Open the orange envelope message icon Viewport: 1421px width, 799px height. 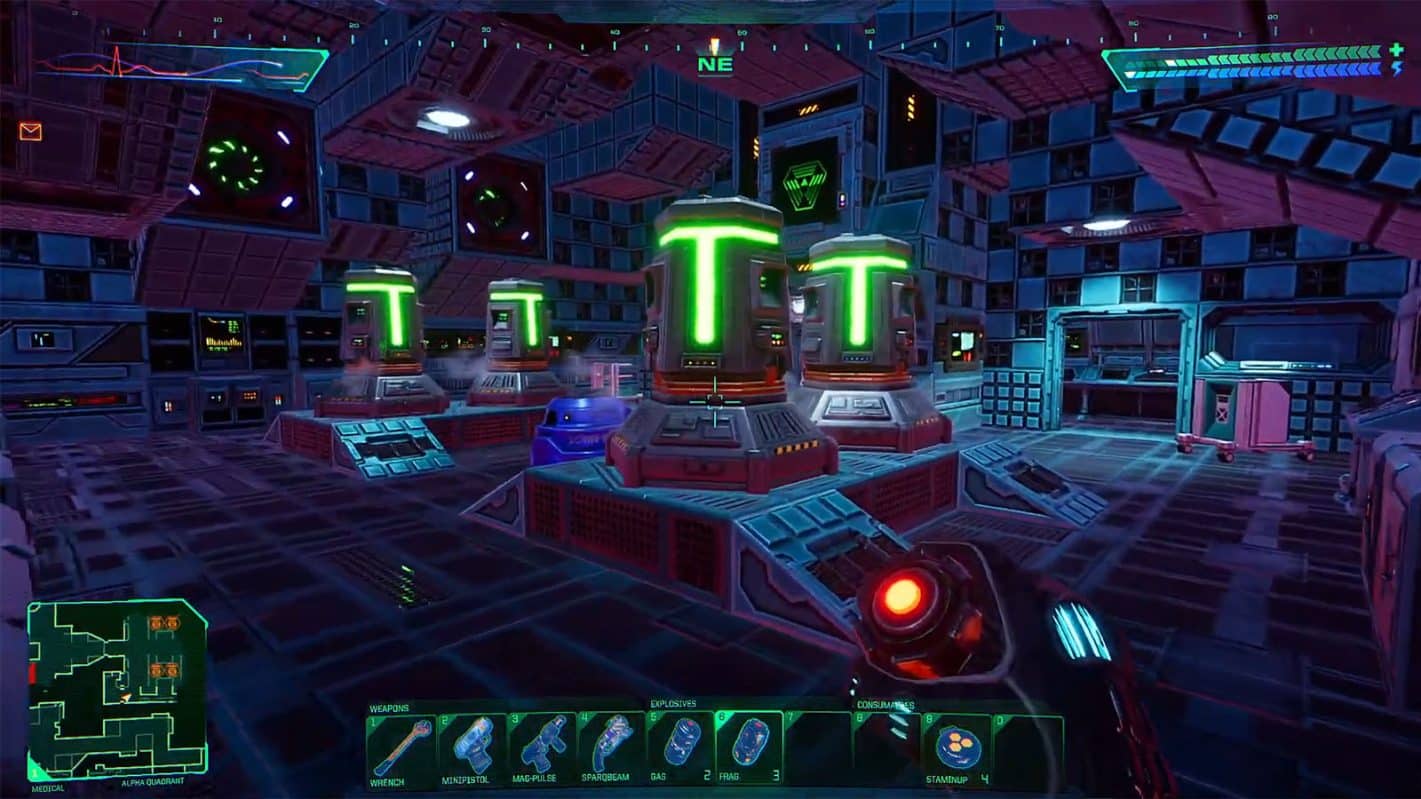click(x=30, y=131)
